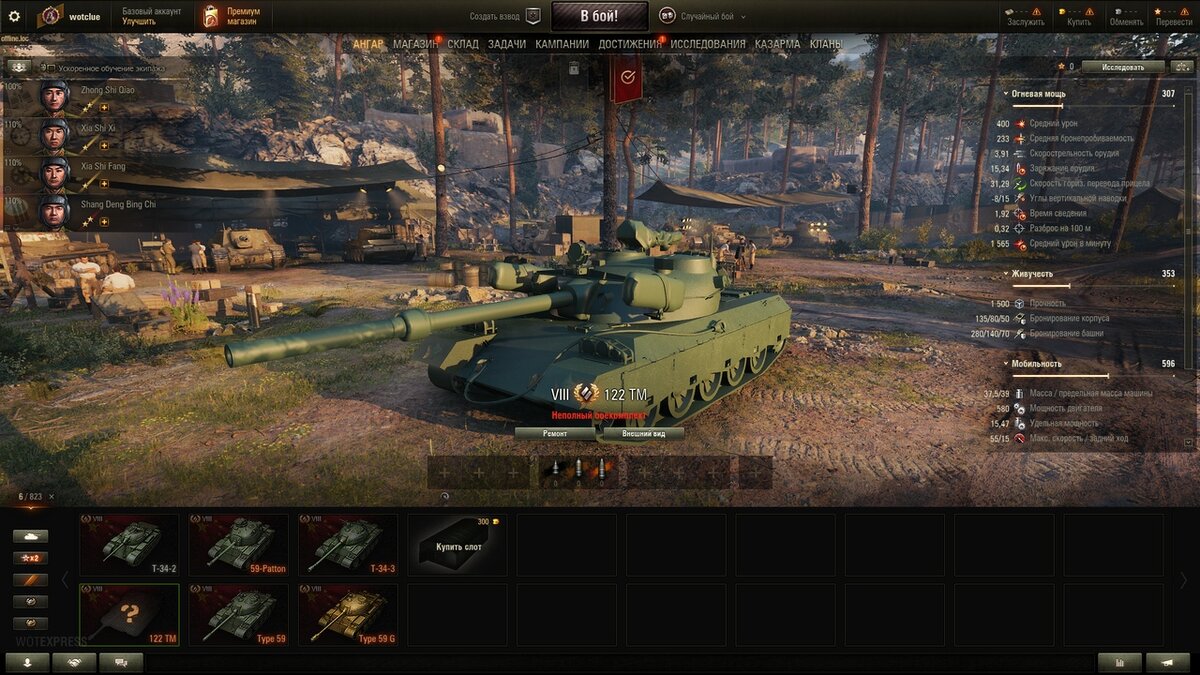Open the Исследования tab
The image size is (1200, 675).
tap(708, 44)
